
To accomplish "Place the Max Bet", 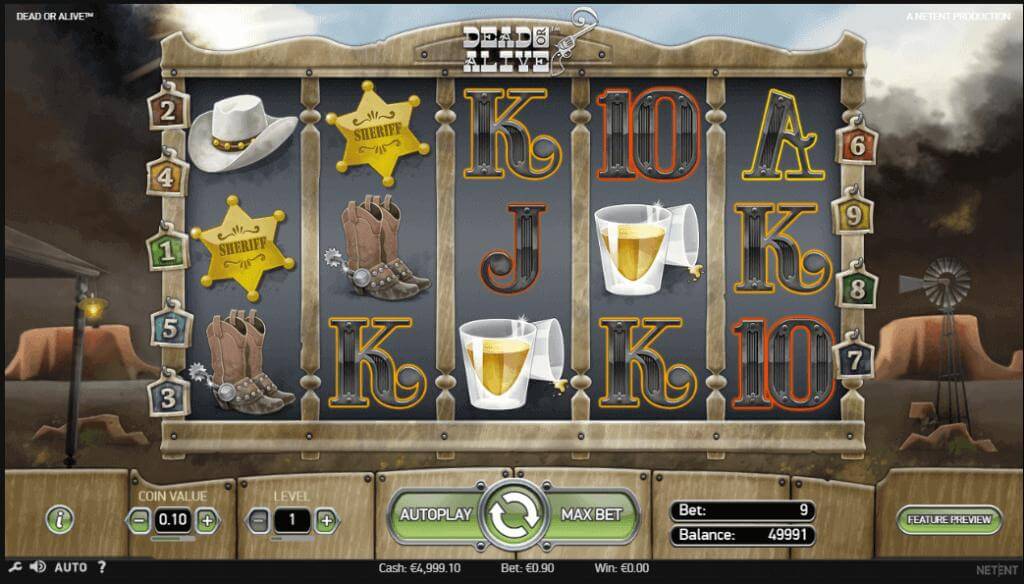I will (x=592, y=515).
